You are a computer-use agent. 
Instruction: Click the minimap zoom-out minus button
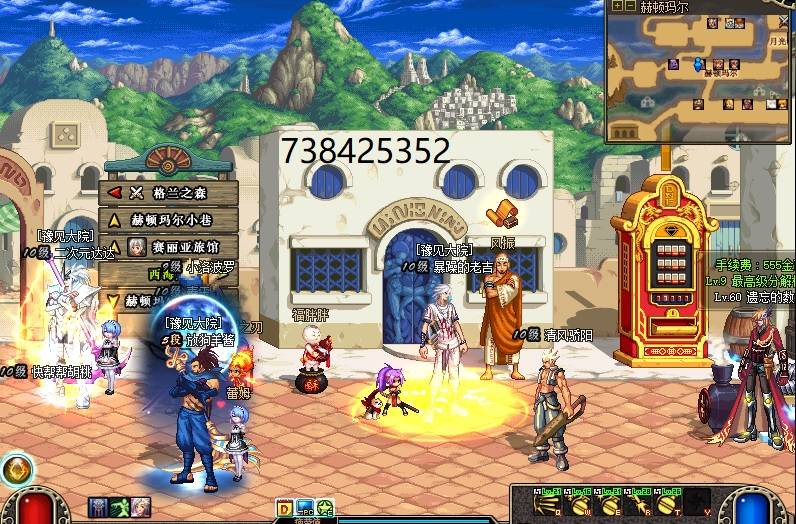(629, 6)
